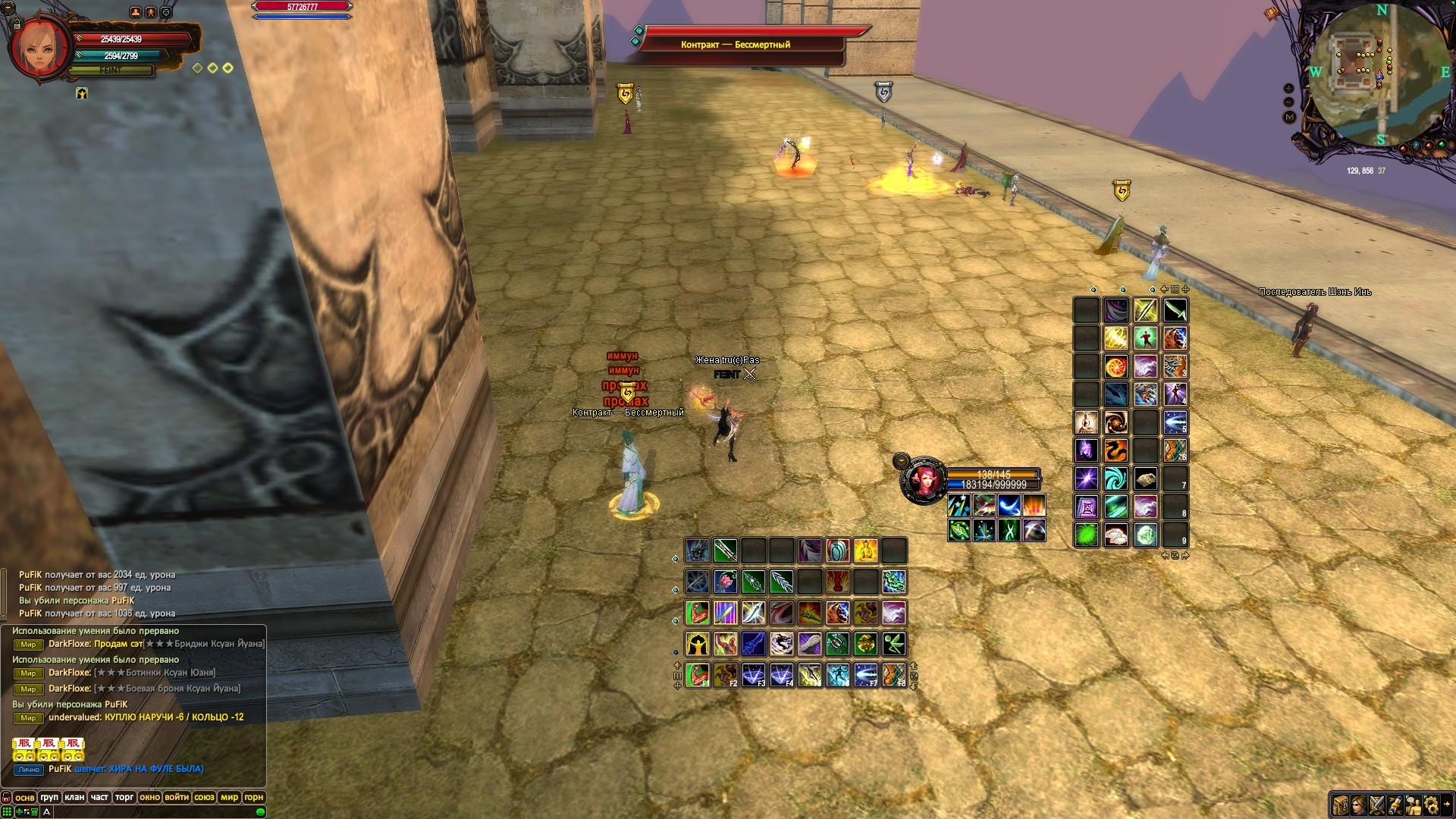Trigger the green running figure skill
This screenshot has height=819, width=1456.
[893, 644]
